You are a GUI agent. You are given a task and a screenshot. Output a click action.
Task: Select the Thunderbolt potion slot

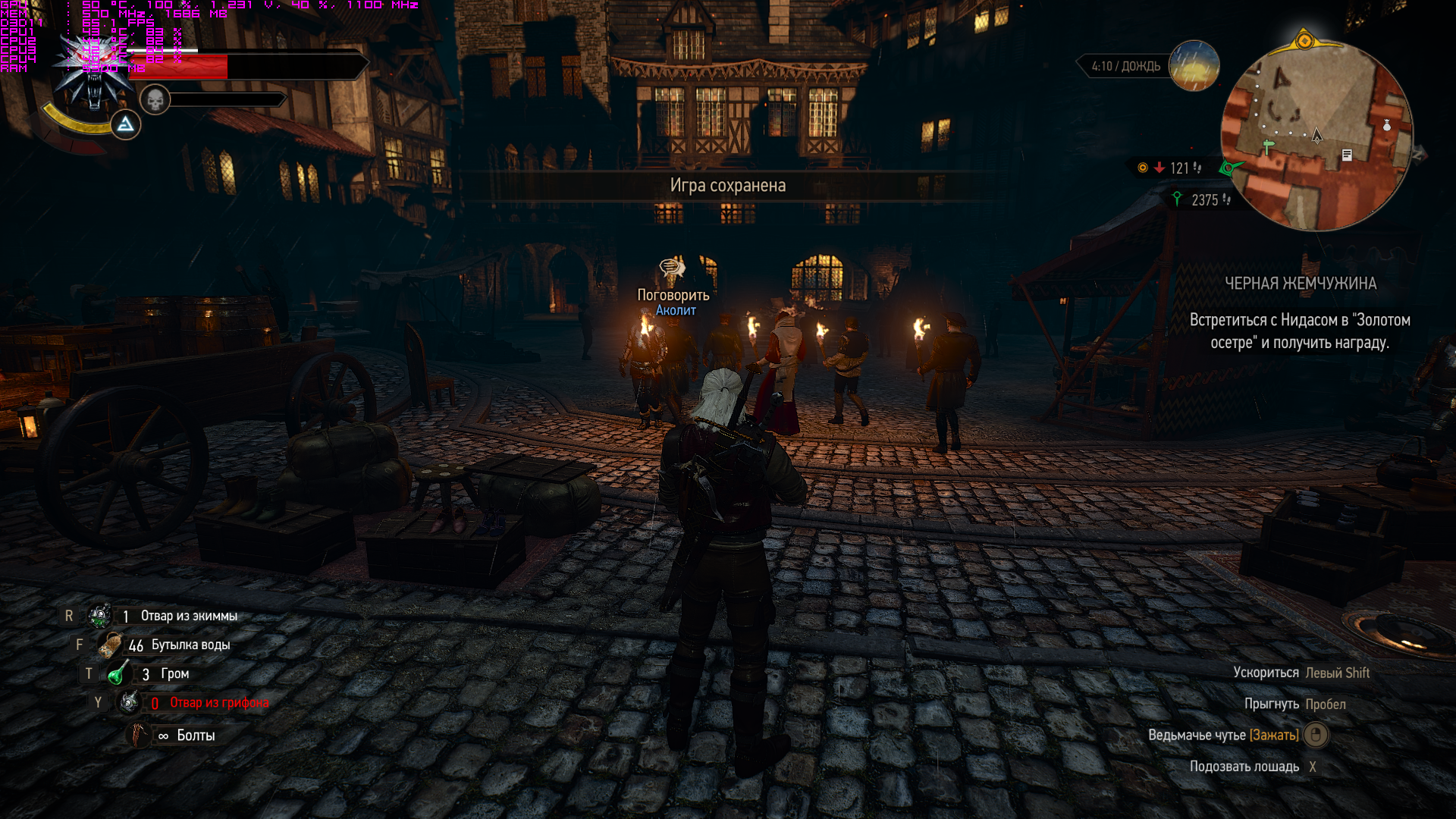point(118,673)
